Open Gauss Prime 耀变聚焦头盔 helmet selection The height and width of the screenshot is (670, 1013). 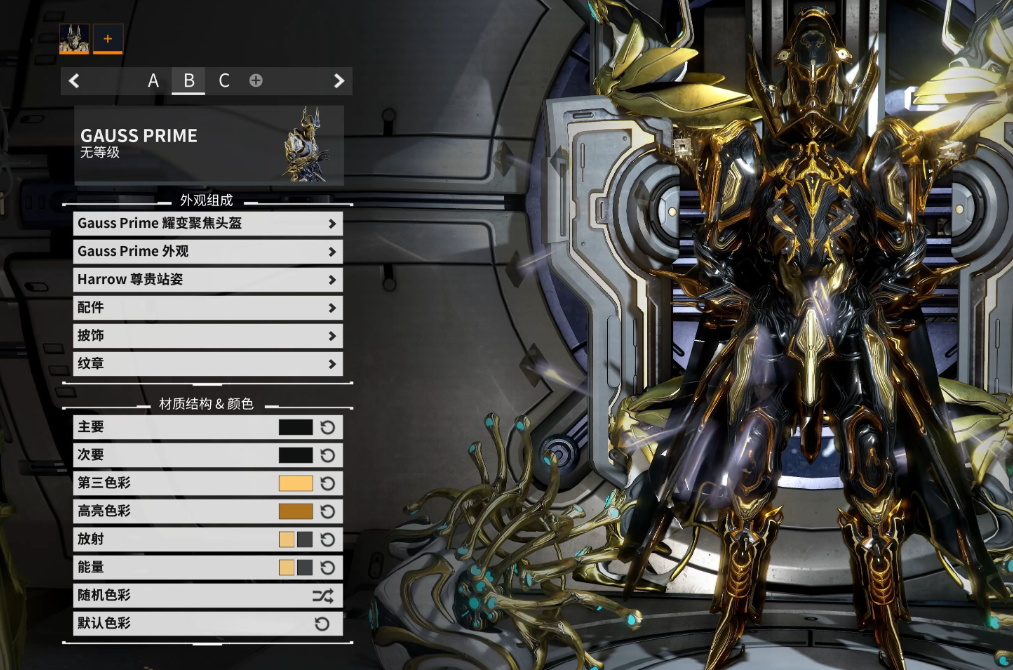tap(208, 224)
